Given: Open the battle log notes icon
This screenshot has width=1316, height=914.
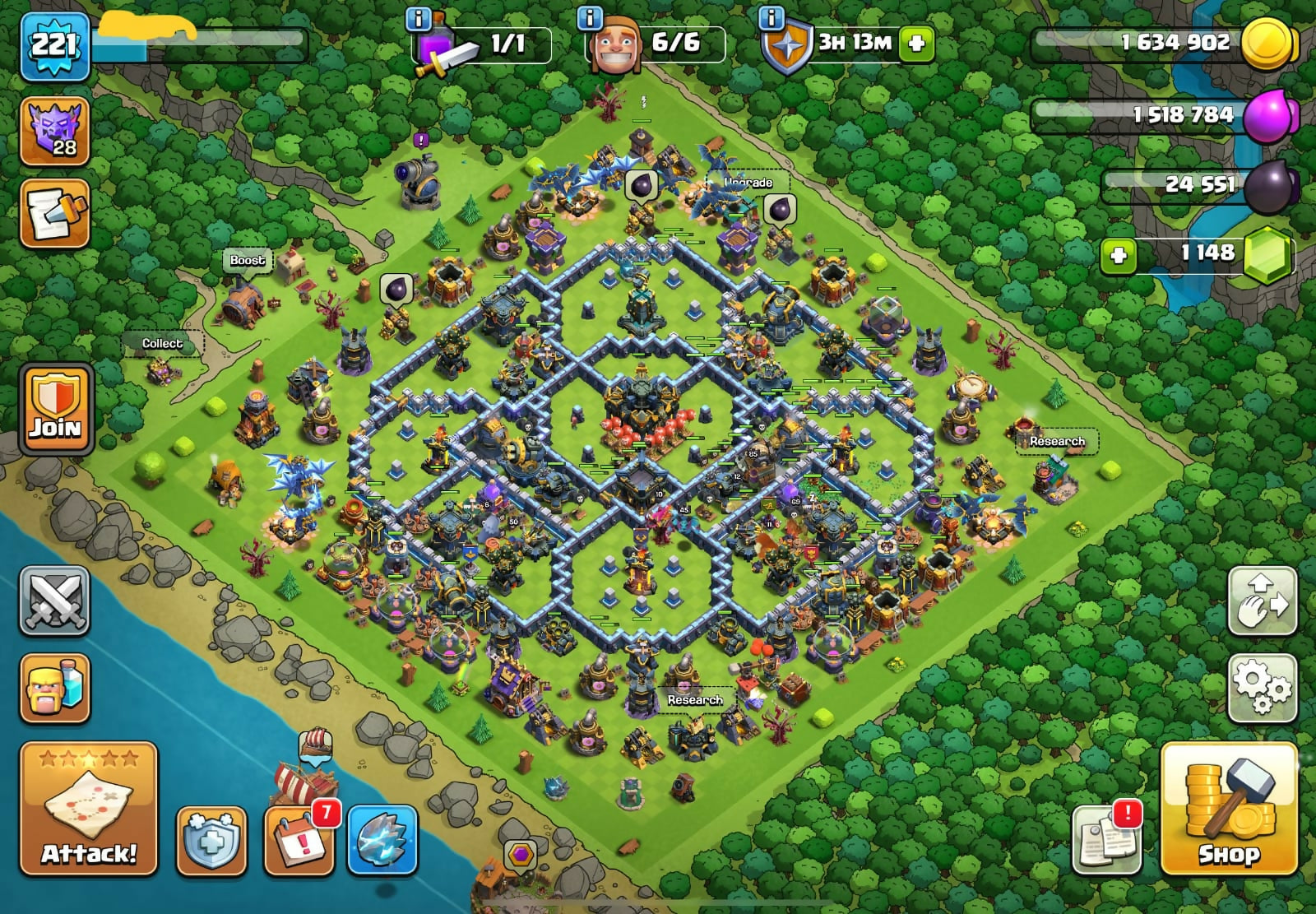Looking at the screenshot, I should pyautogui.click(x=54, y=214).
